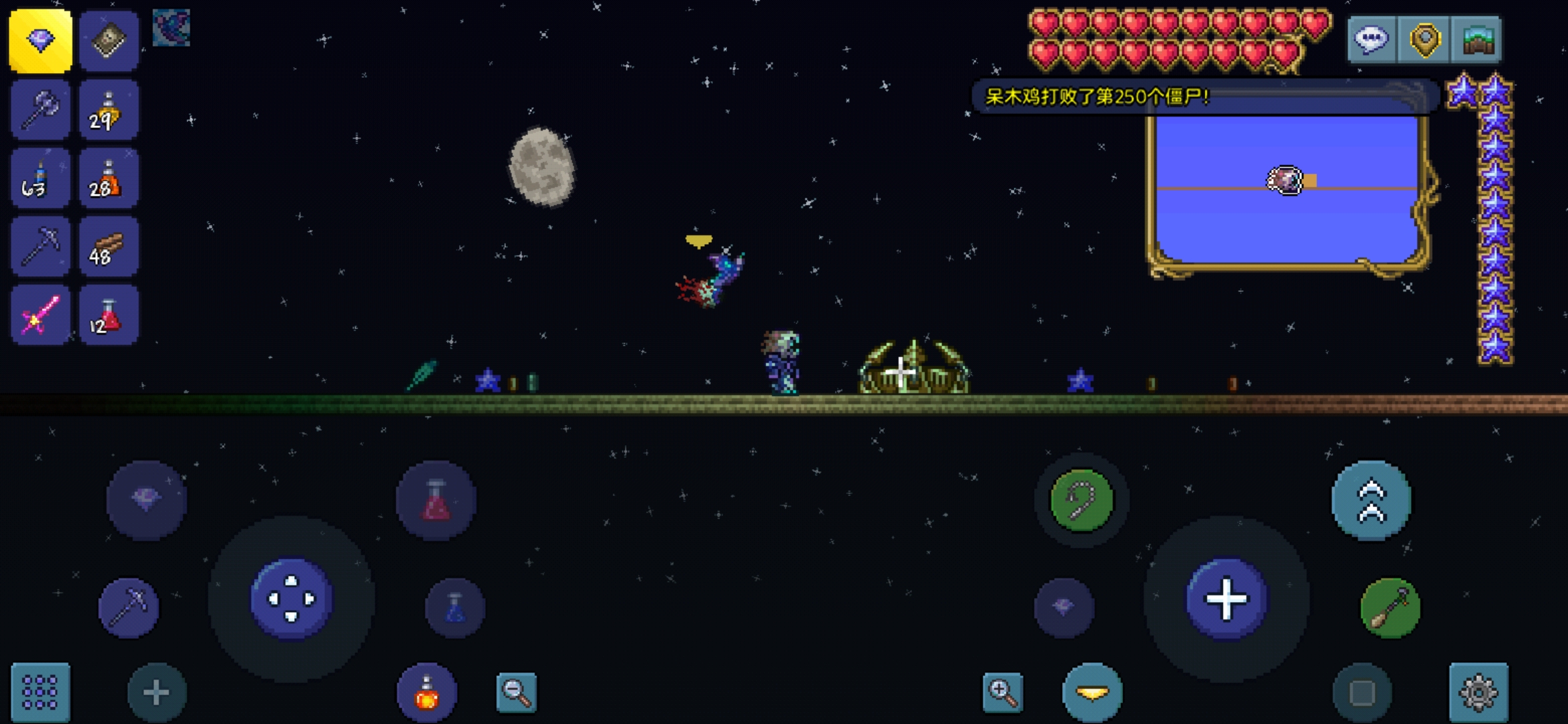Tap the wing-shaped buff icon
Screen dimensions: 1568x724
click(172, 28)
